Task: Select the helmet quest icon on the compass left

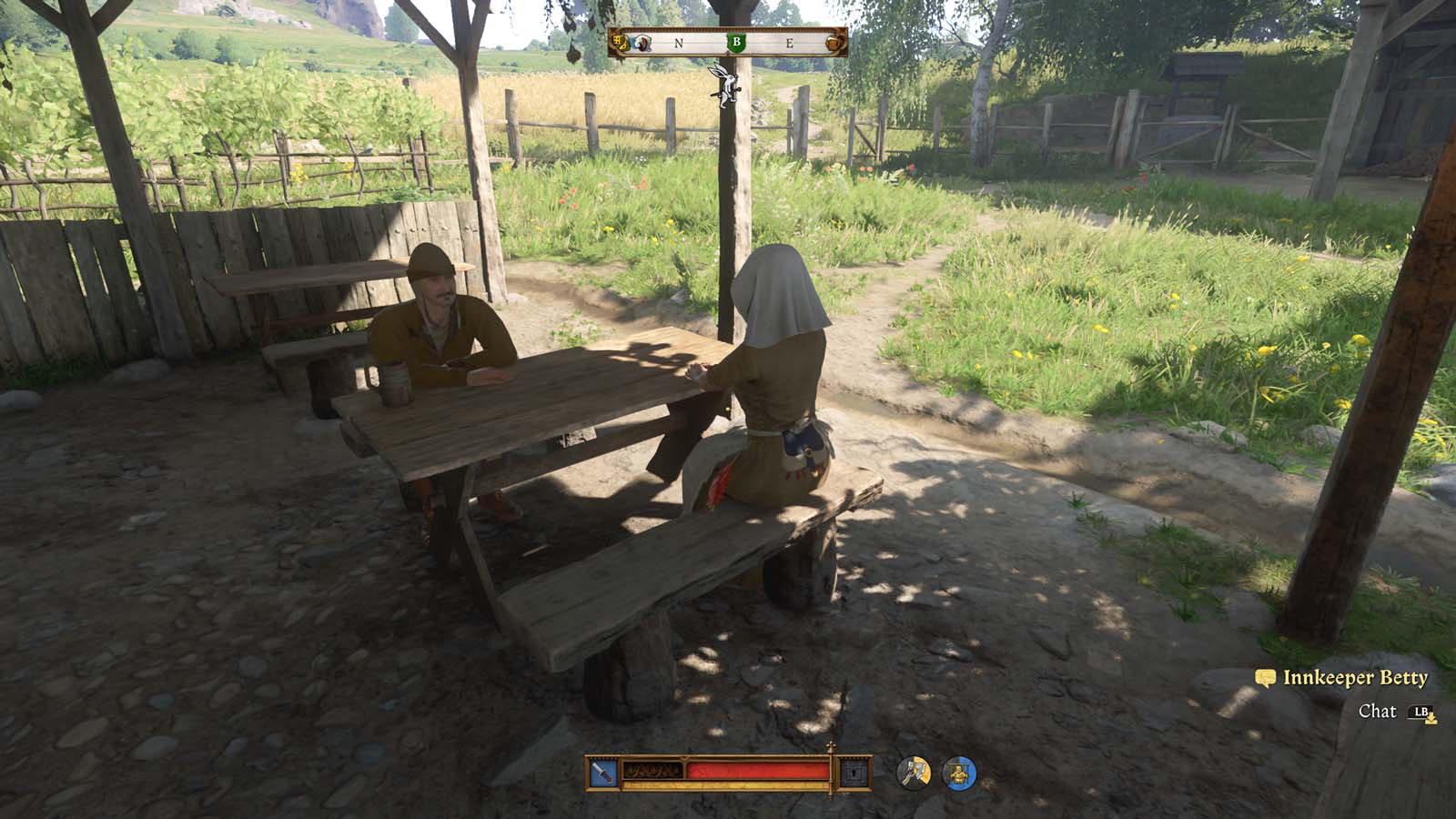Action: pyautogui.click(x=642, y=43)
